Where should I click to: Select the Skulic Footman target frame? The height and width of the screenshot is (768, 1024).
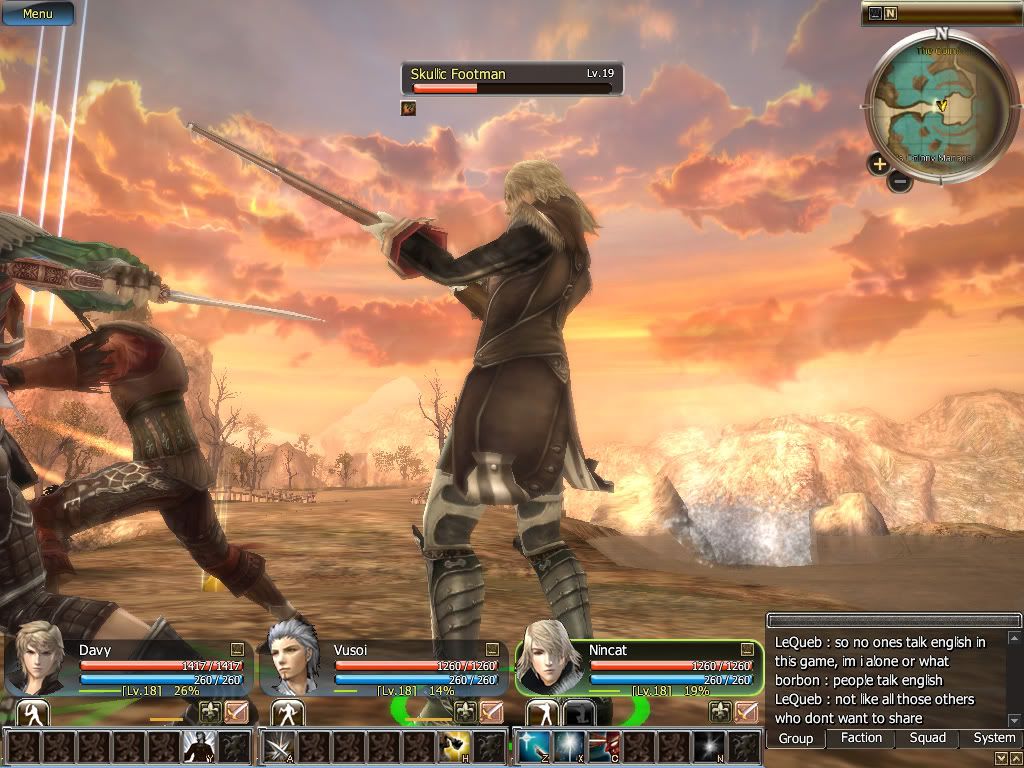click(511, 79)
